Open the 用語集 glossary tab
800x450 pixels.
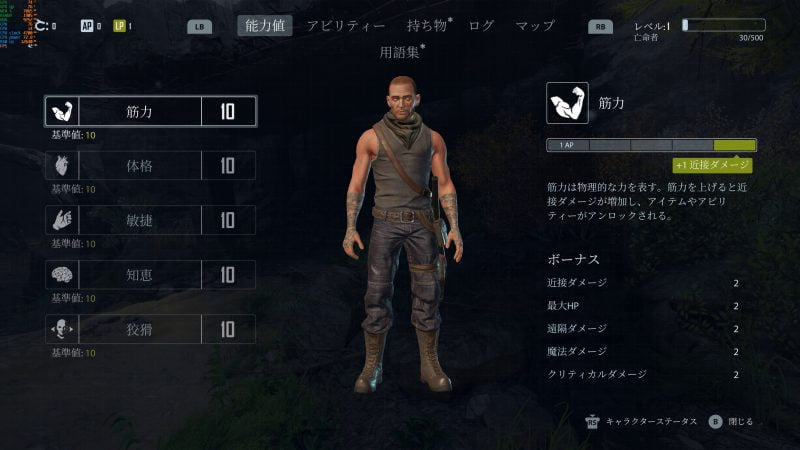click(401, 51)
